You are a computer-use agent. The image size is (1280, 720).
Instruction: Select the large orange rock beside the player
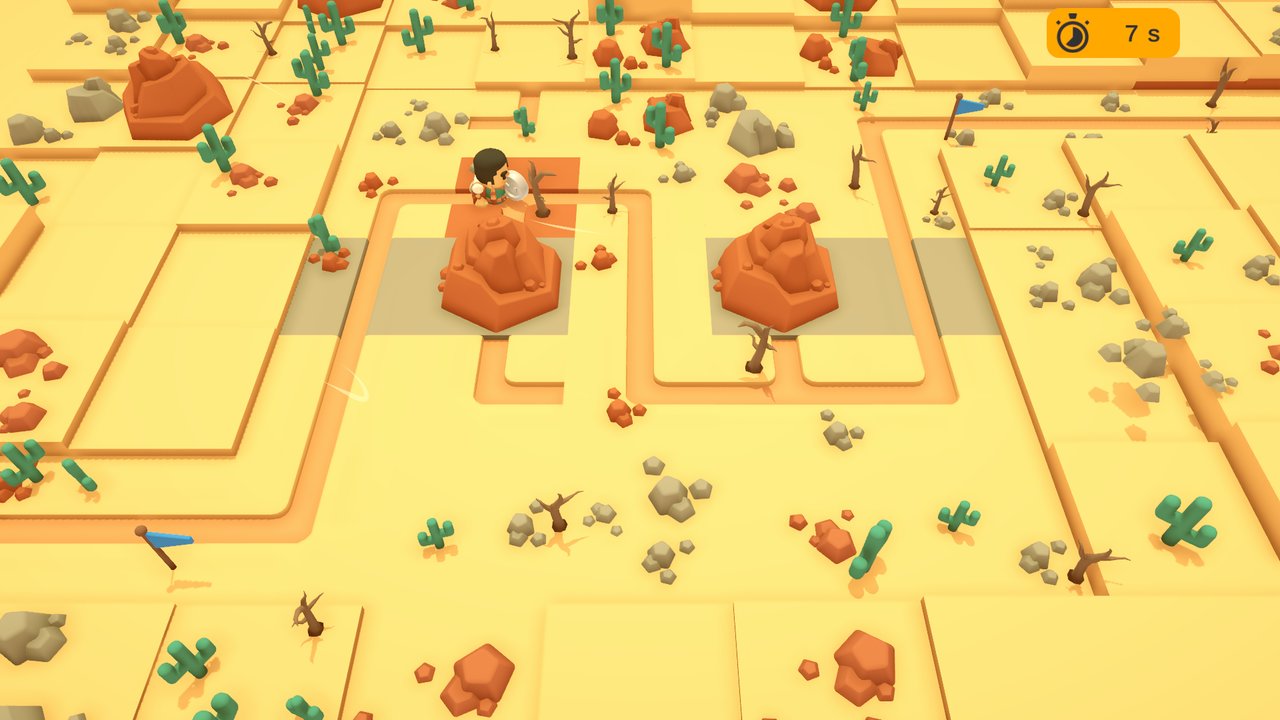[x=500, y=270]
